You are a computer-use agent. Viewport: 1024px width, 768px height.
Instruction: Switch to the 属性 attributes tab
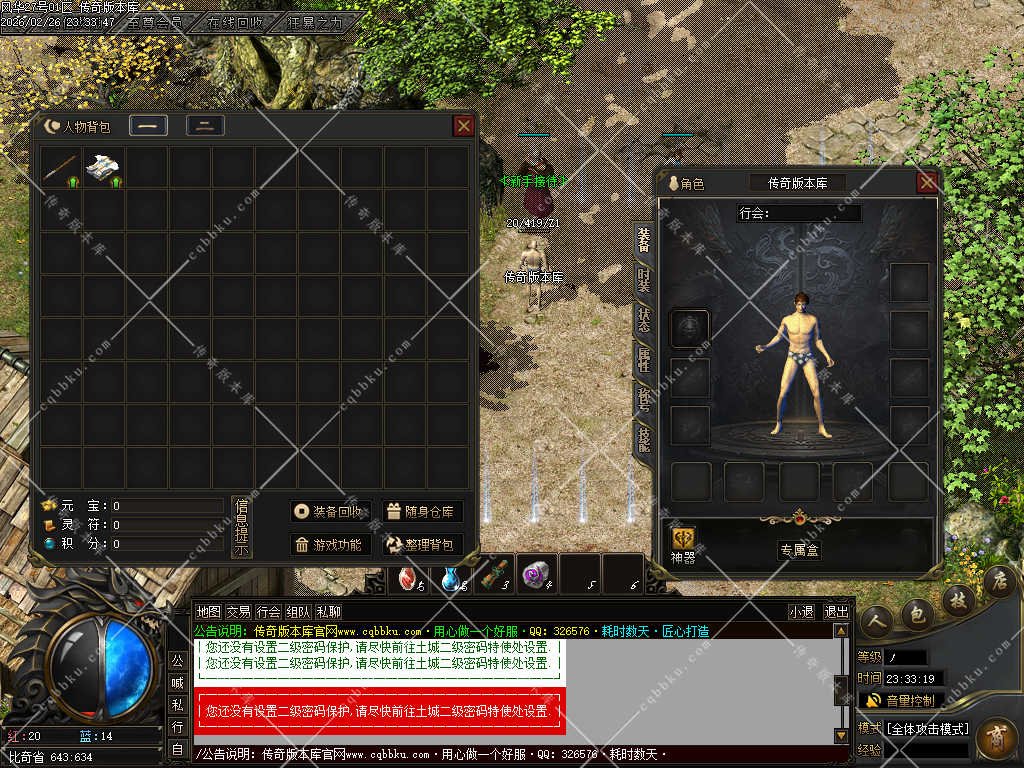click(x=644, y=358)
